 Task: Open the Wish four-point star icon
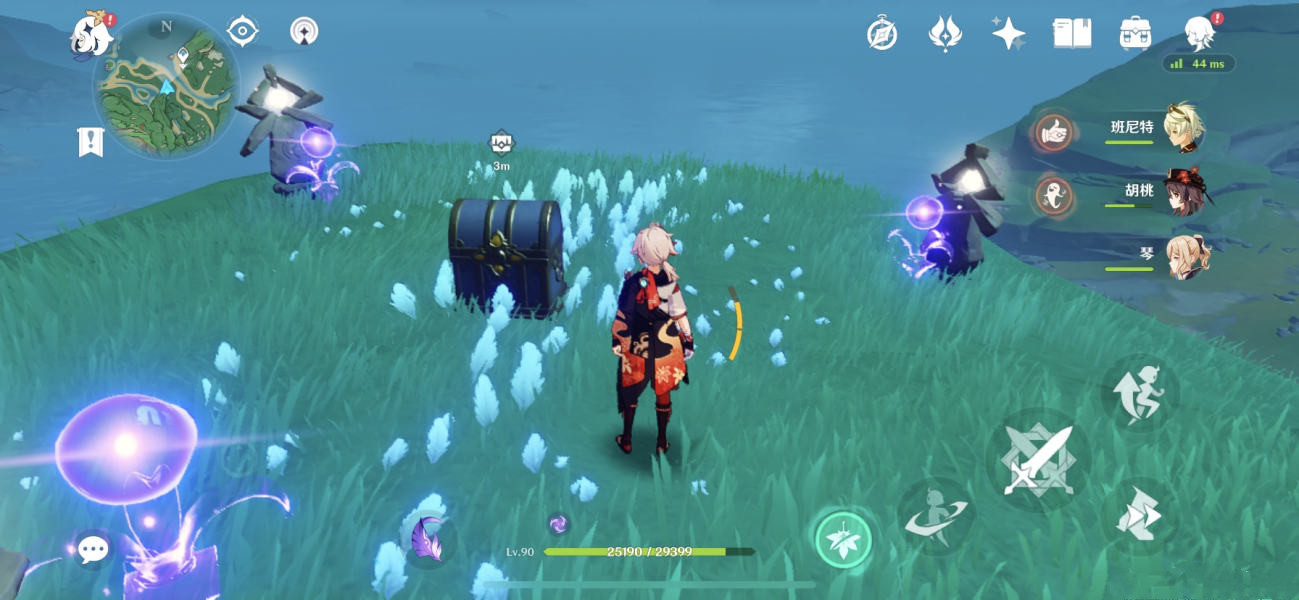pos(1008,34)
